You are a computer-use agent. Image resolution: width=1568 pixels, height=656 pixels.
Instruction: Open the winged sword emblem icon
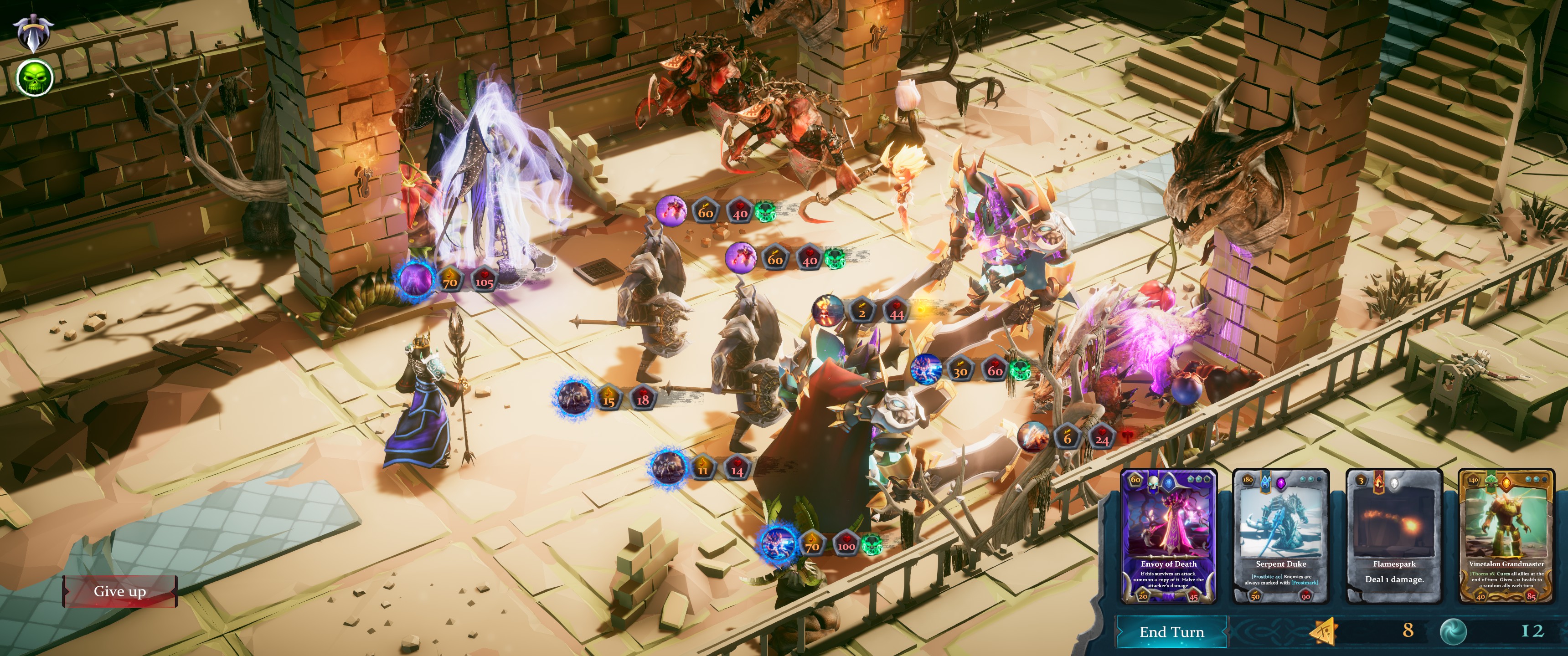tap(33, 31)
